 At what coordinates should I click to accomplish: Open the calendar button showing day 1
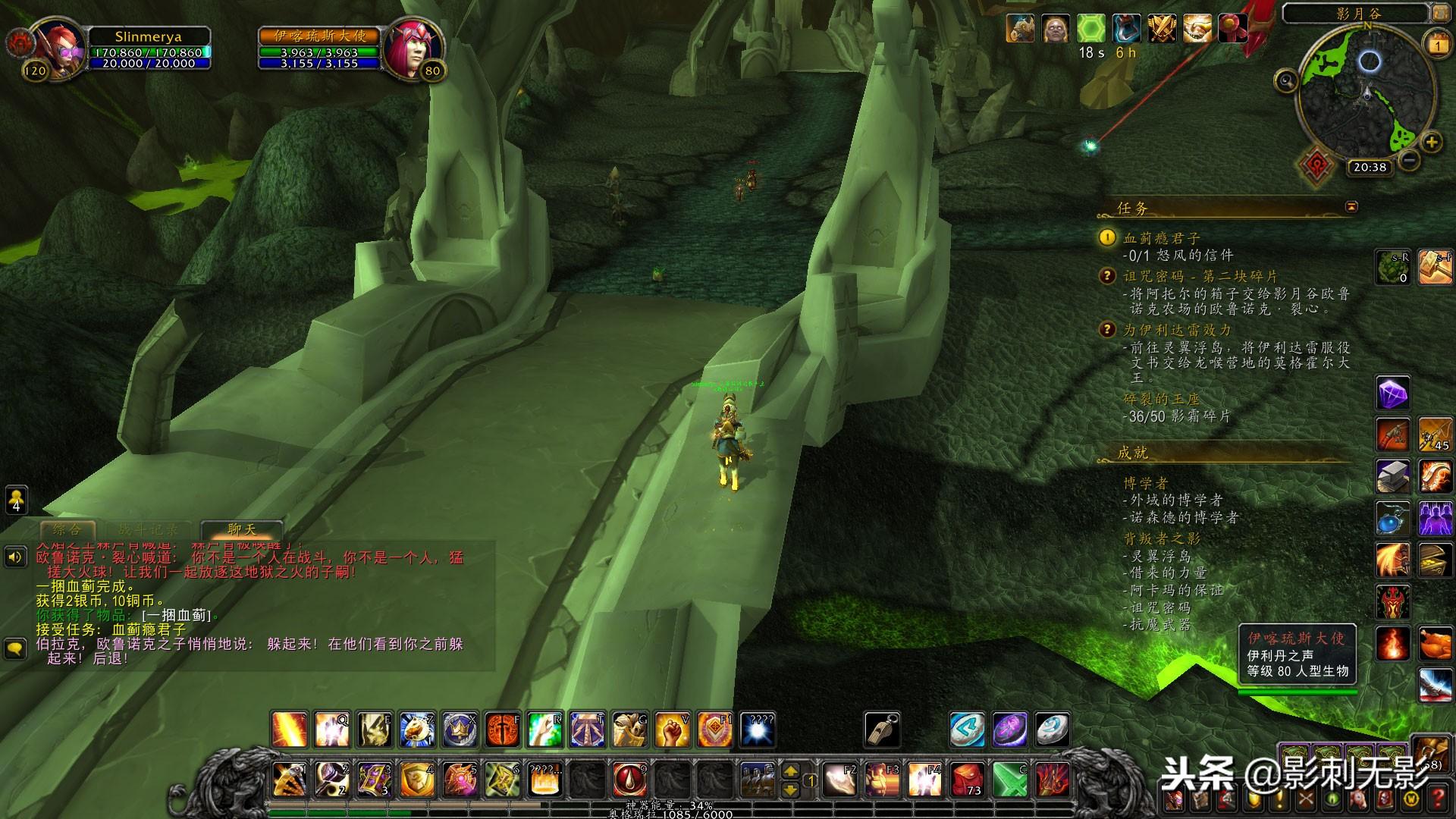pyautogui.click(x=1437, y=45)
